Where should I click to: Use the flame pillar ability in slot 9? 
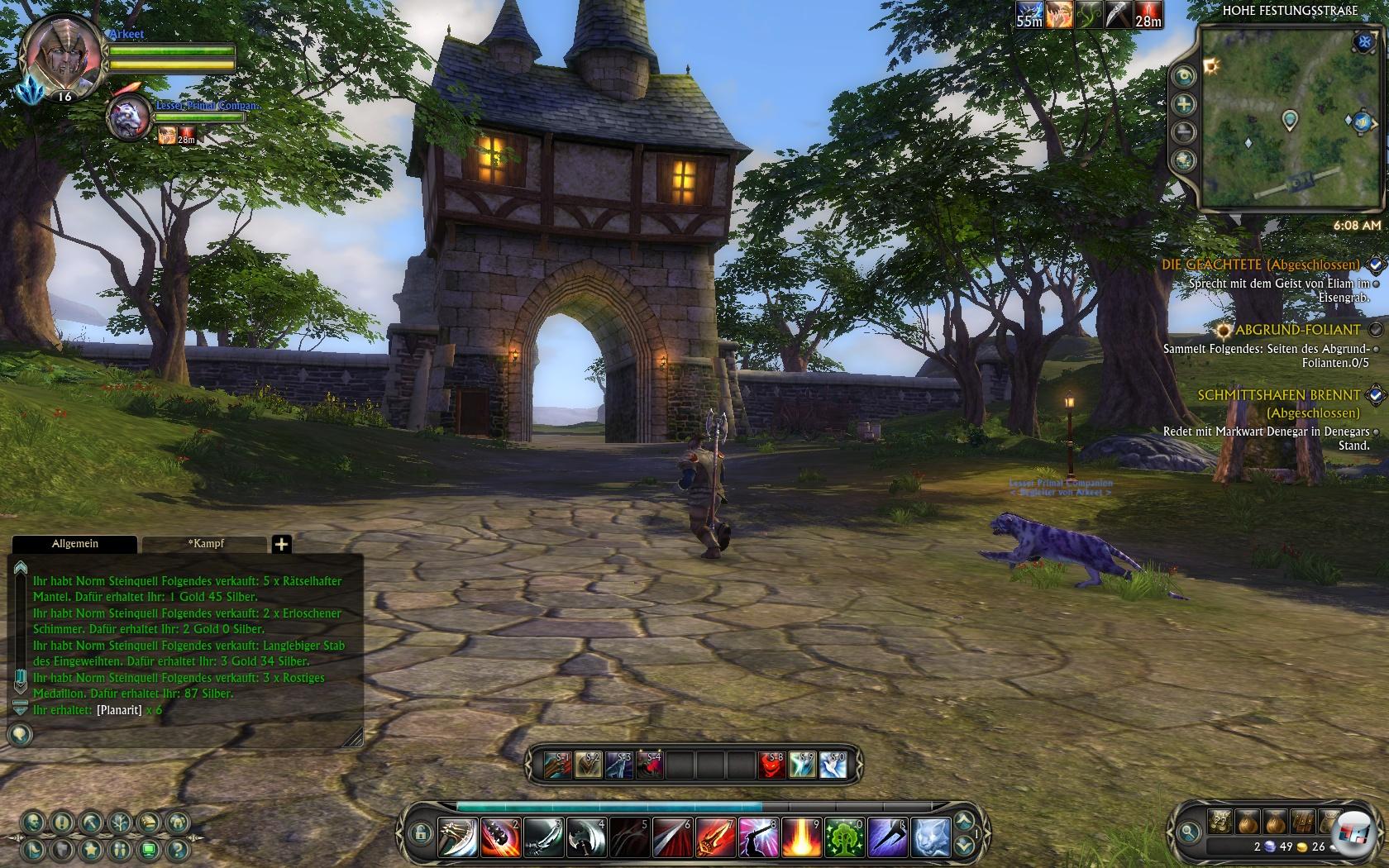[801, 837]
